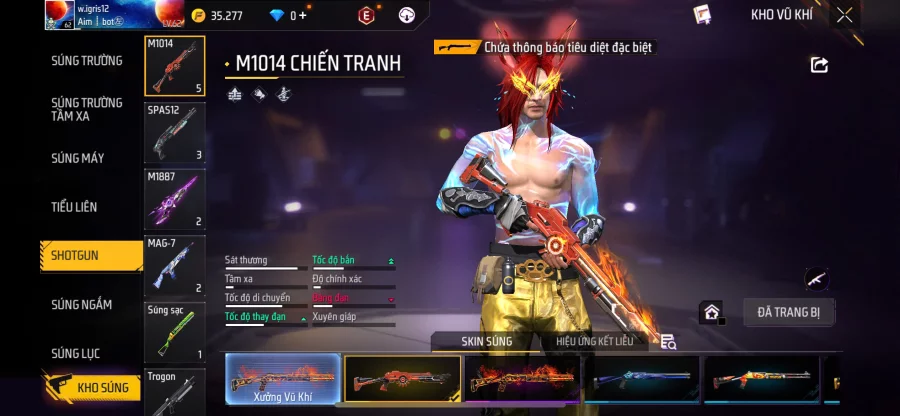Share the weapon with the arrow icon

(x=819, y=65)
